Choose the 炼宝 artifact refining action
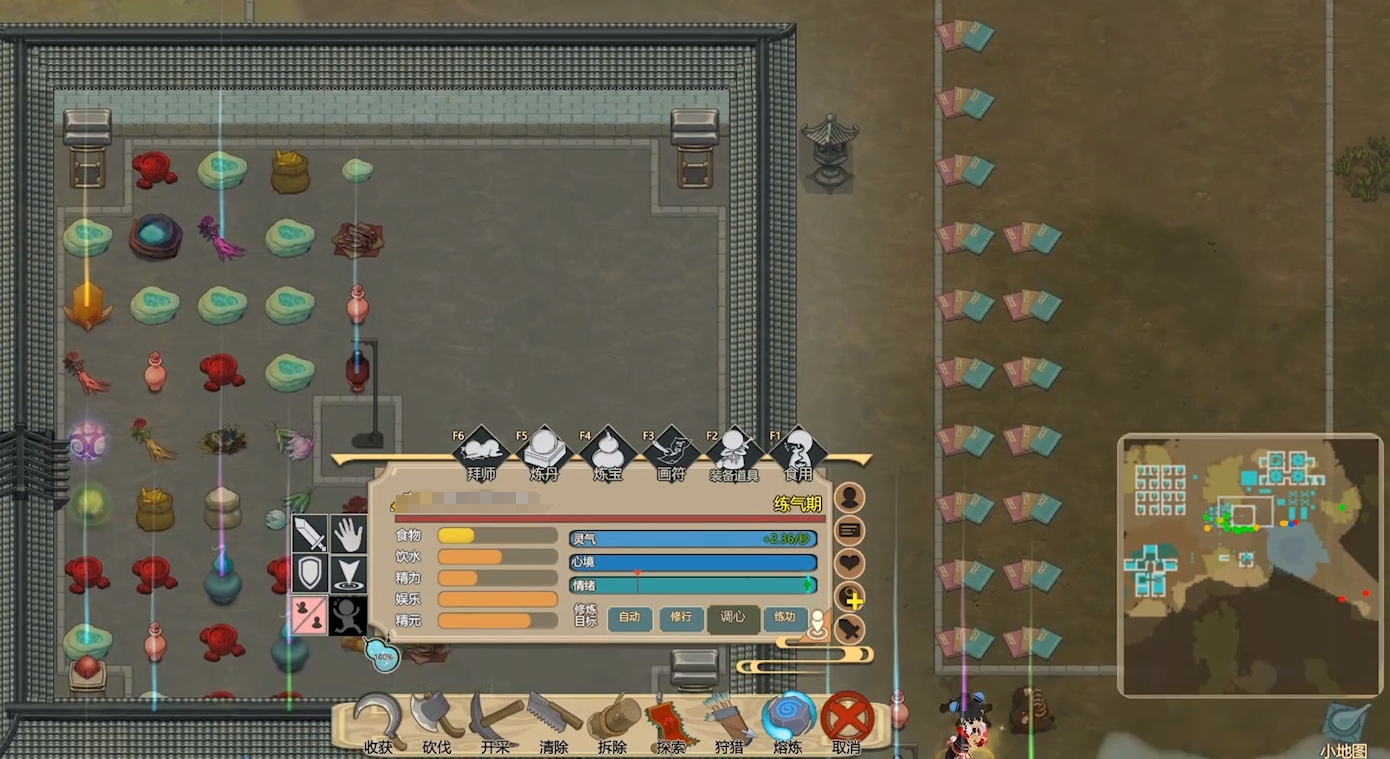Image resolution: width=1390 pixels, height=759 pixels. click(x=608, y=455)
